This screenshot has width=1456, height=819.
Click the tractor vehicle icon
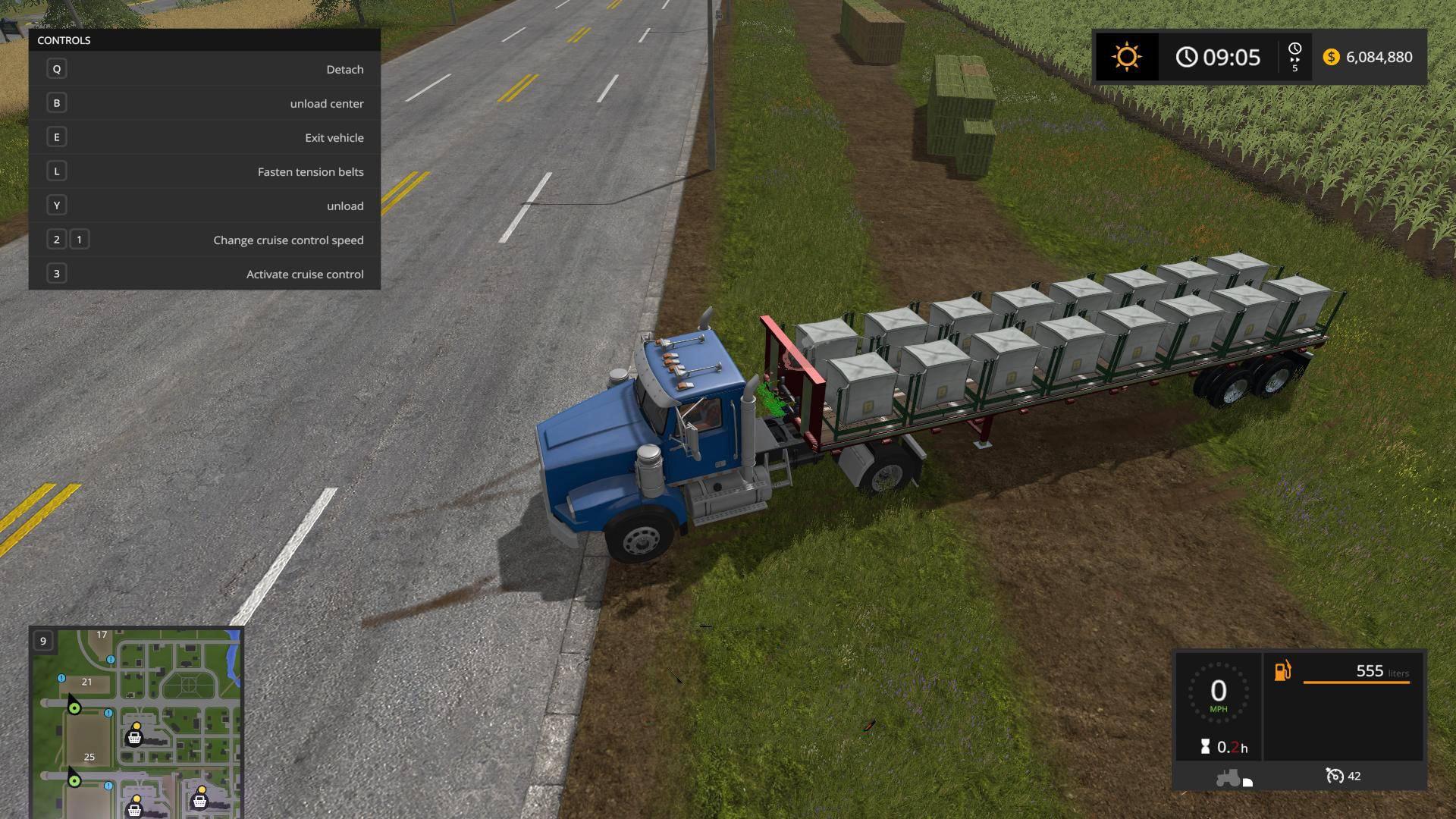1228,777
